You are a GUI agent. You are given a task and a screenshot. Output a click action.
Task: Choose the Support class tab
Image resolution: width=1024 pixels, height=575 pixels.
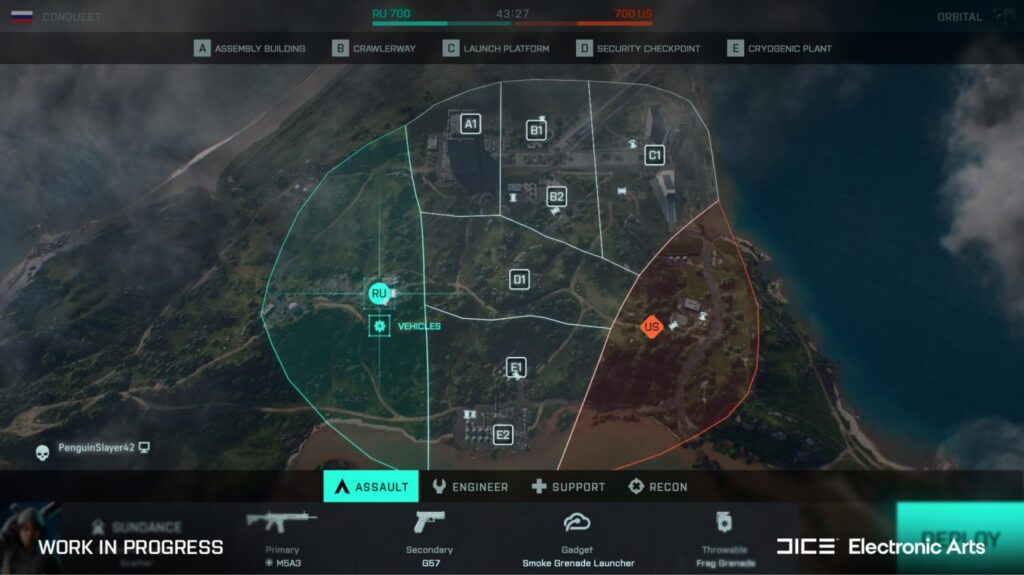tap(568, 487)
